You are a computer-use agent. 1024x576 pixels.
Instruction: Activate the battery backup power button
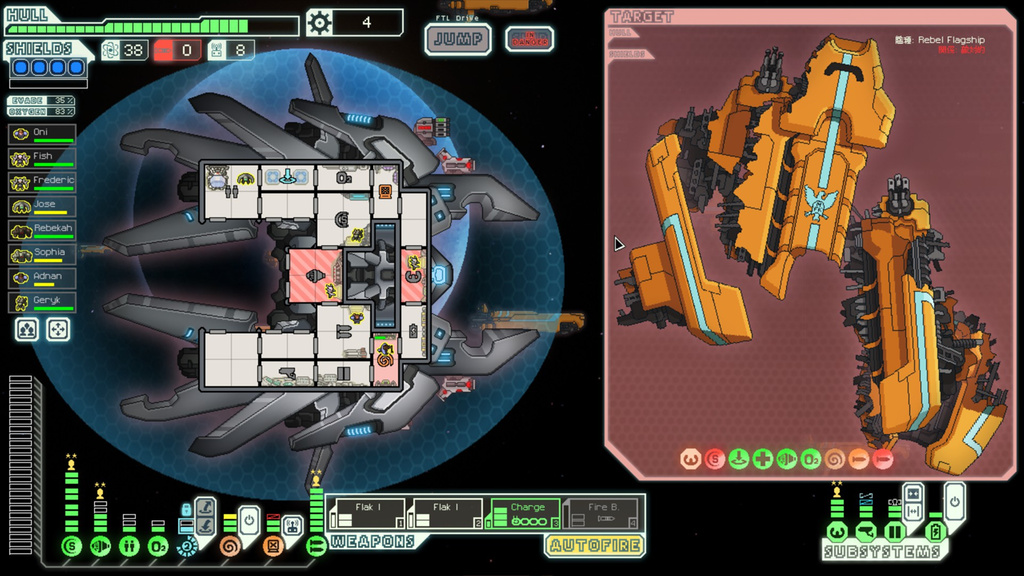pyautogui.click(x=955, y=499)
